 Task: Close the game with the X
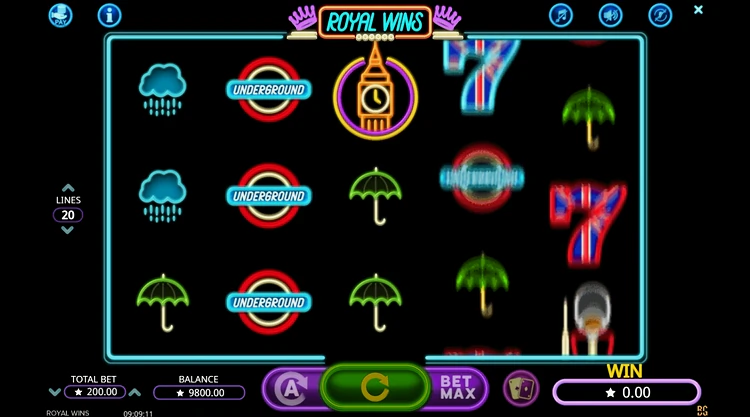pyautogui.click(x=699, y=10)
